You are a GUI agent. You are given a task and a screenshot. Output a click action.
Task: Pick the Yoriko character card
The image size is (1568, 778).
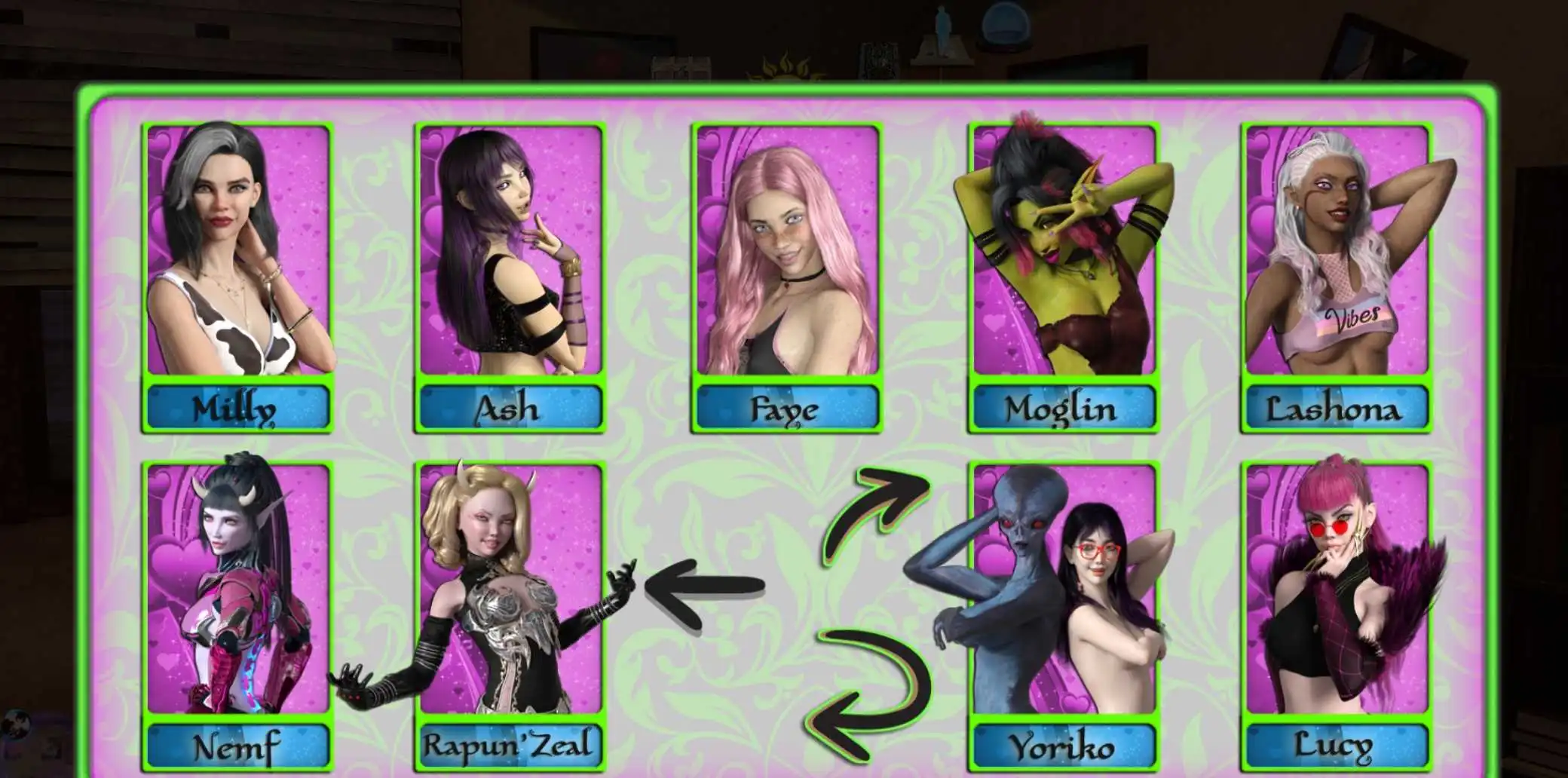click(x=1063, y=614)
